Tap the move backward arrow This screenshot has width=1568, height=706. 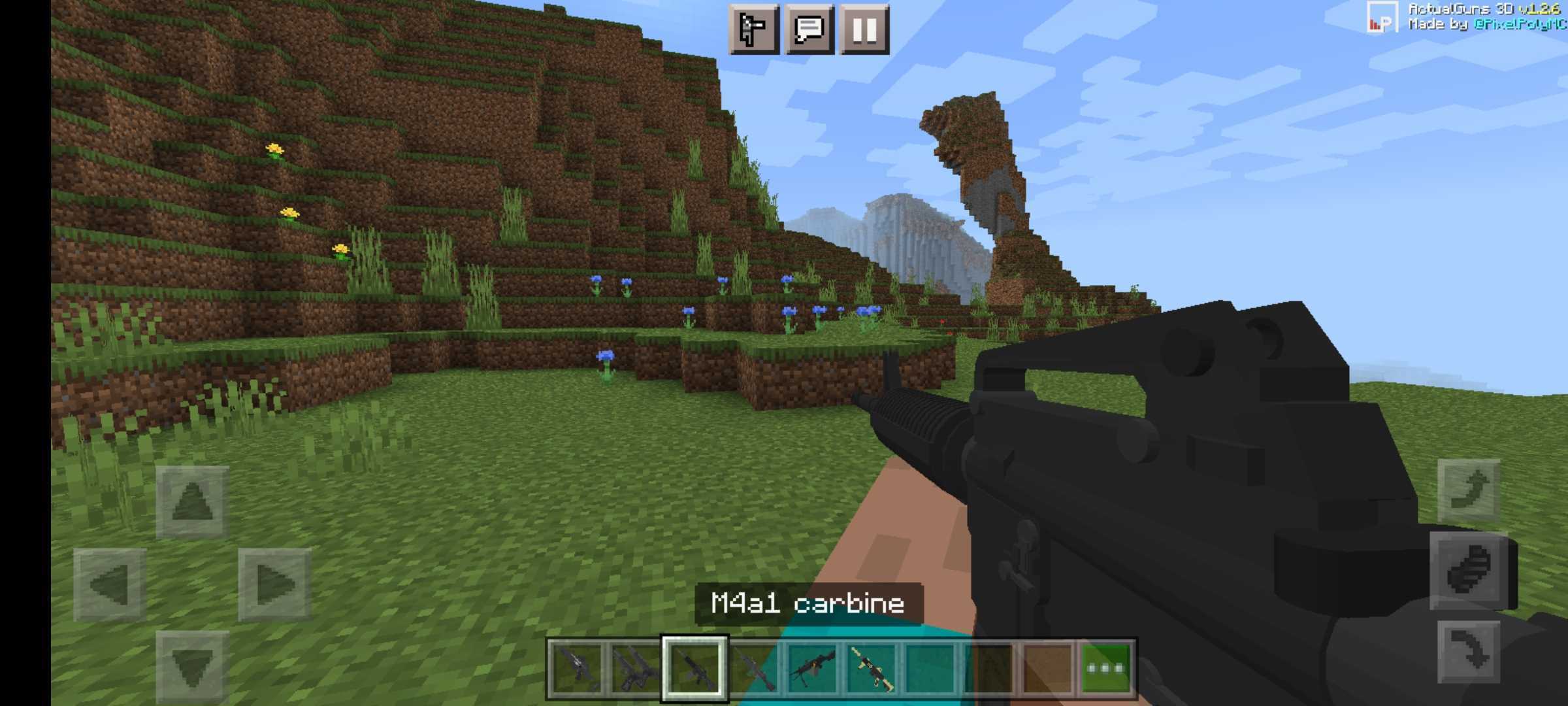pyautogui.click(x=192, y=667)
